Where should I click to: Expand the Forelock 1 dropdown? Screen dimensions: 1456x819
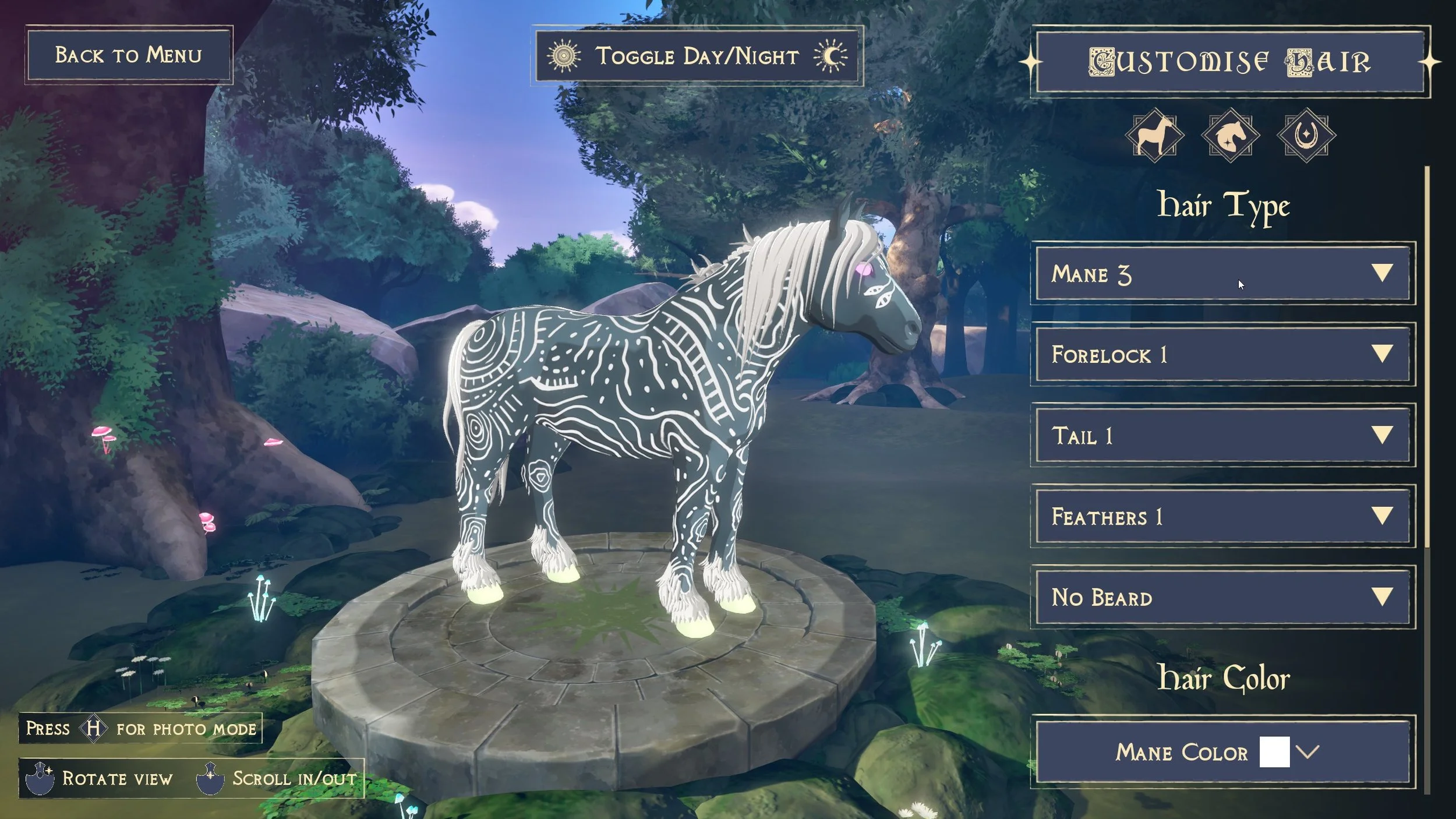[1222, 354]
